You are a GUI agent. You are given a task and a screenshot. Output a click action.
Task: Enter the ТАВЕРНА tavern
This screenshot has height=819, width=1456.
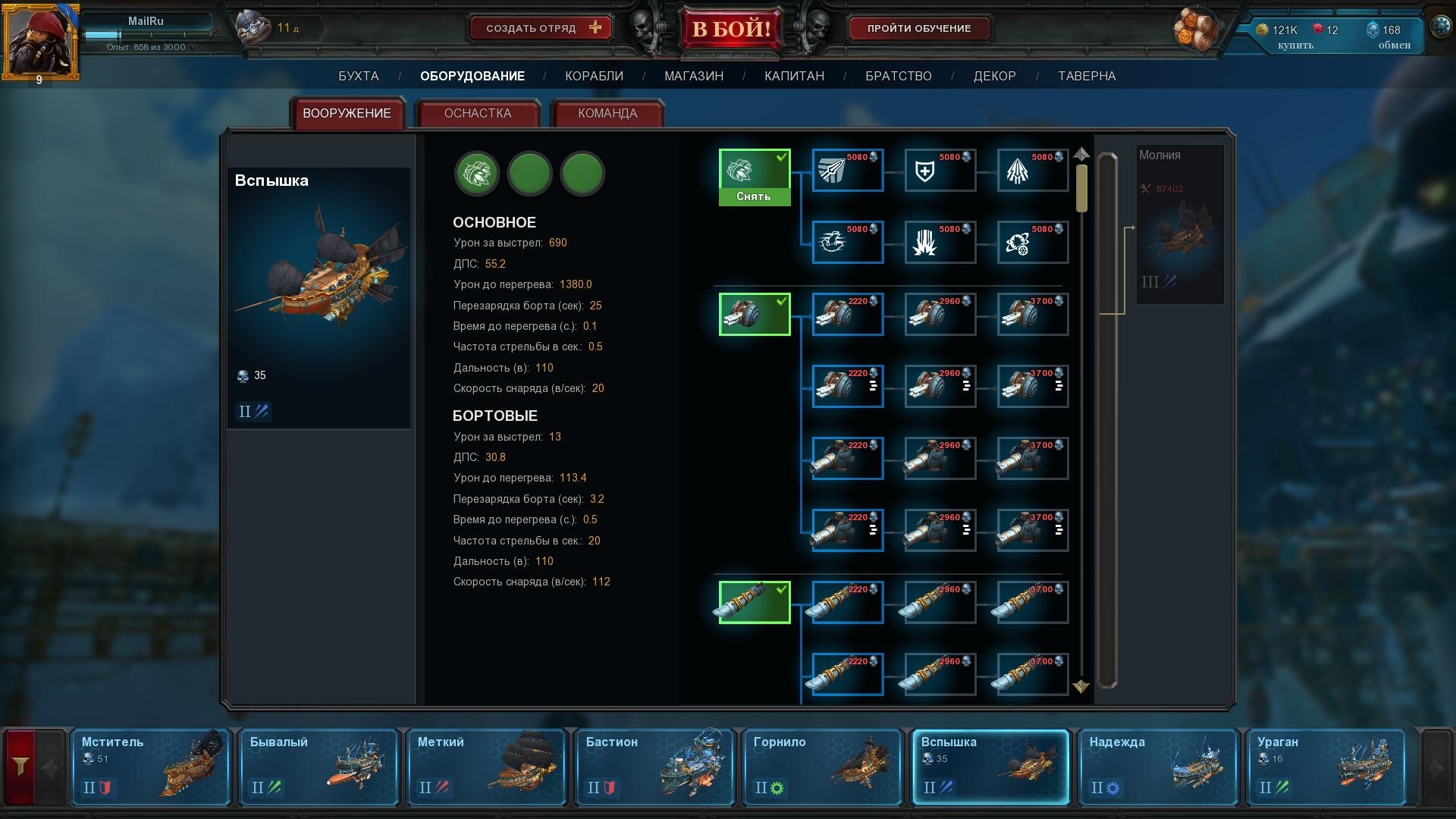coord(1086,76)
